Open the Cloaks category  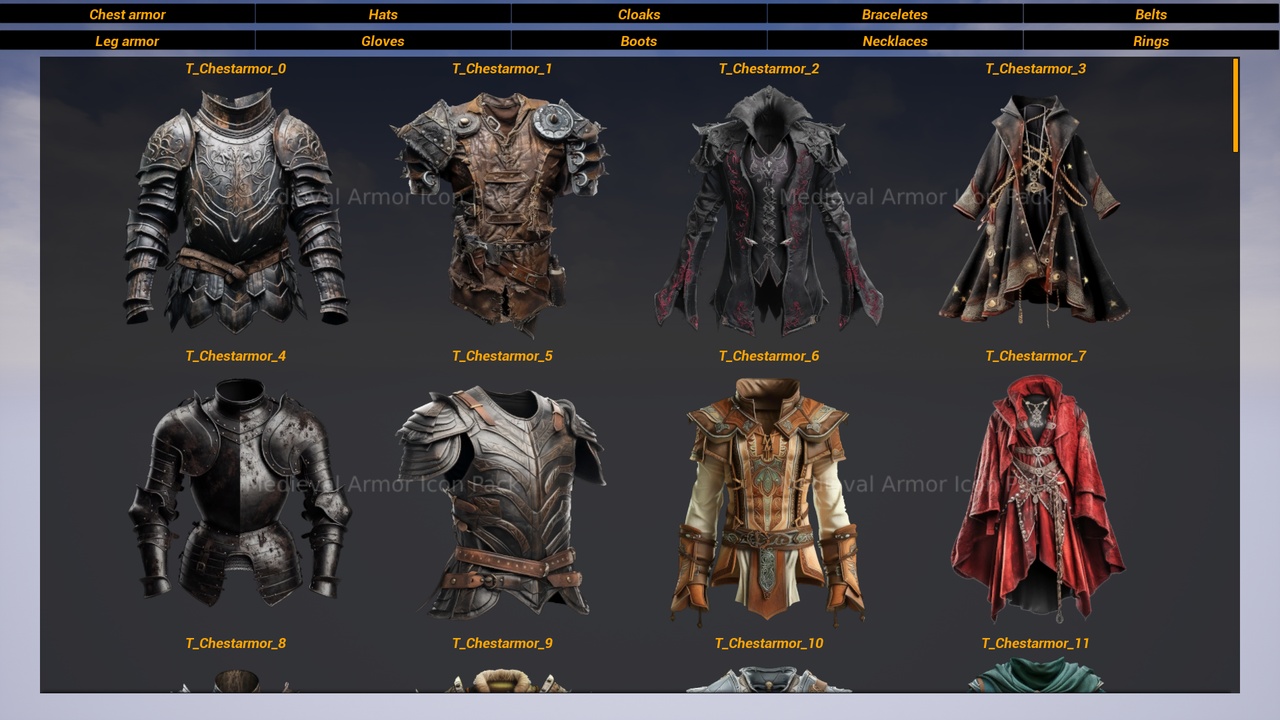pyautogui.click(x=639, y=14)
